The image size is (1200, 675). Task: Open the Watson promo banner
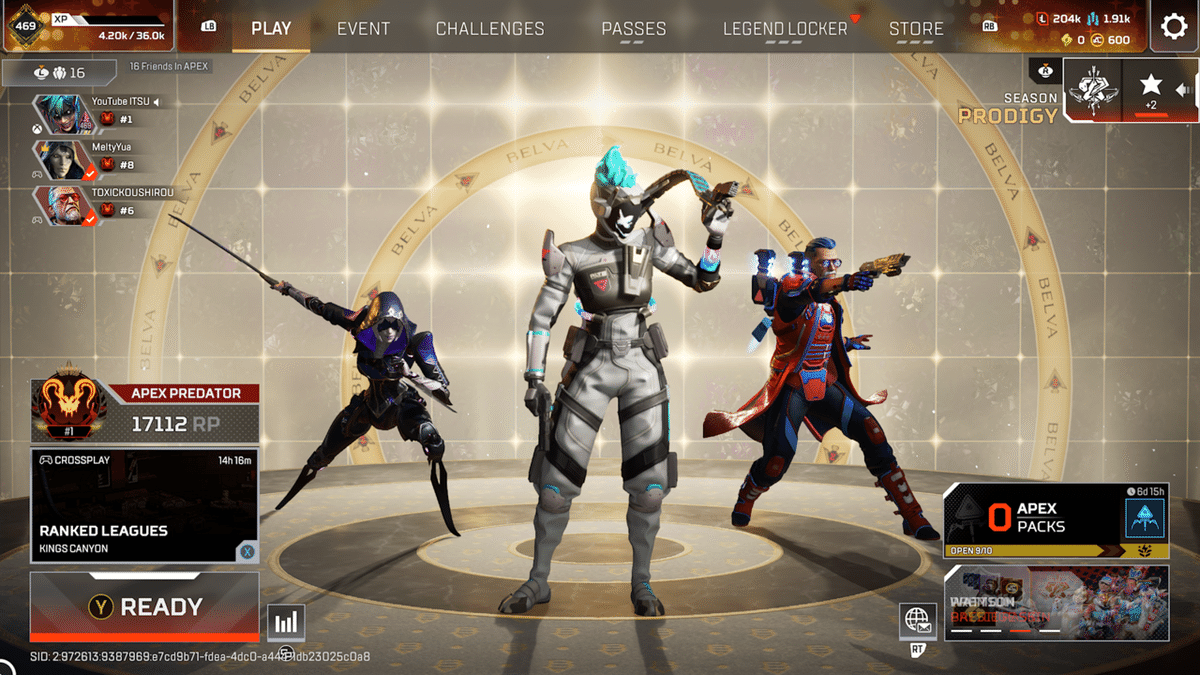click(x=1056, y=602)
